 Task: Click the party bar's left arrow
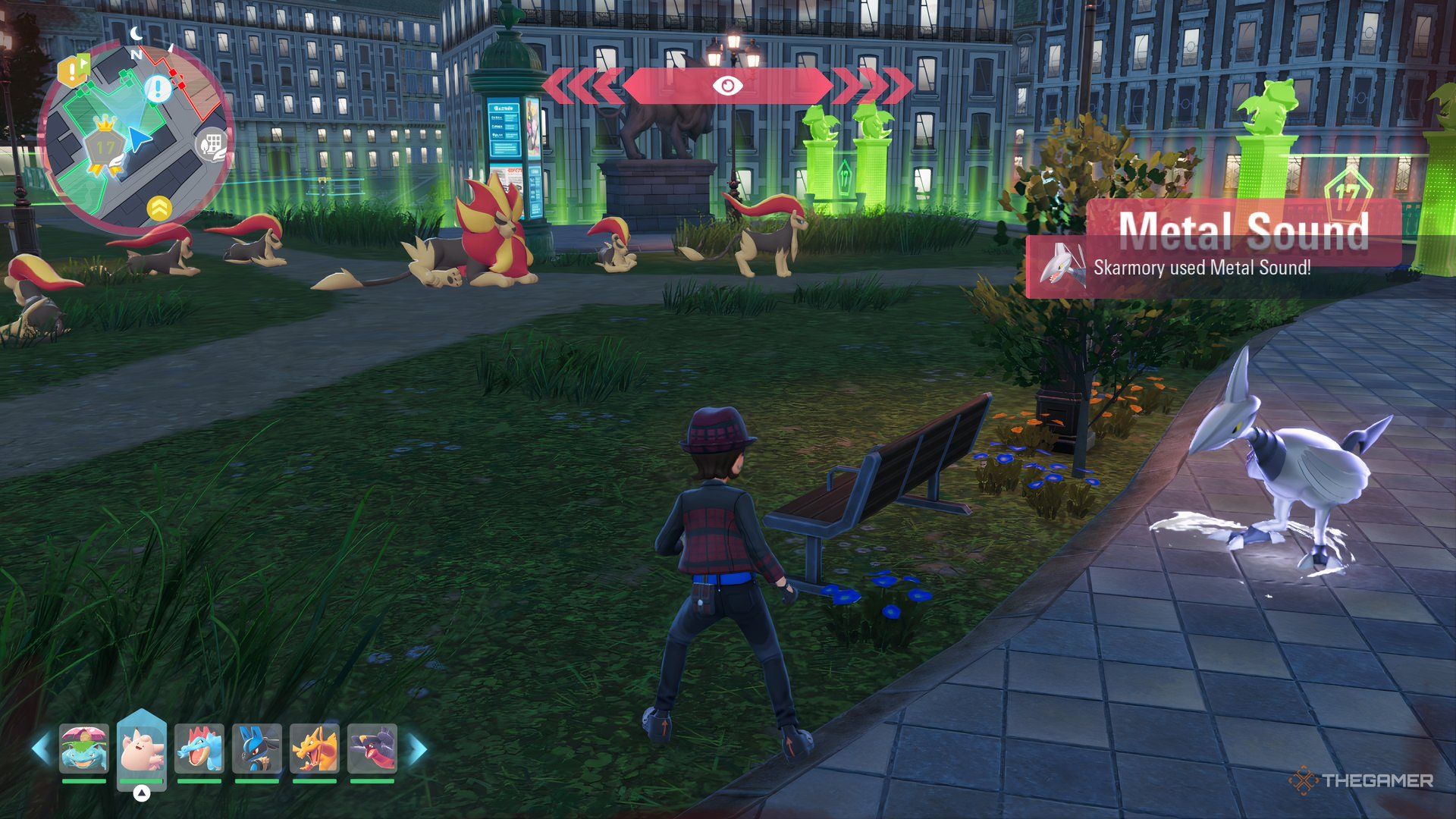(41, 748)
